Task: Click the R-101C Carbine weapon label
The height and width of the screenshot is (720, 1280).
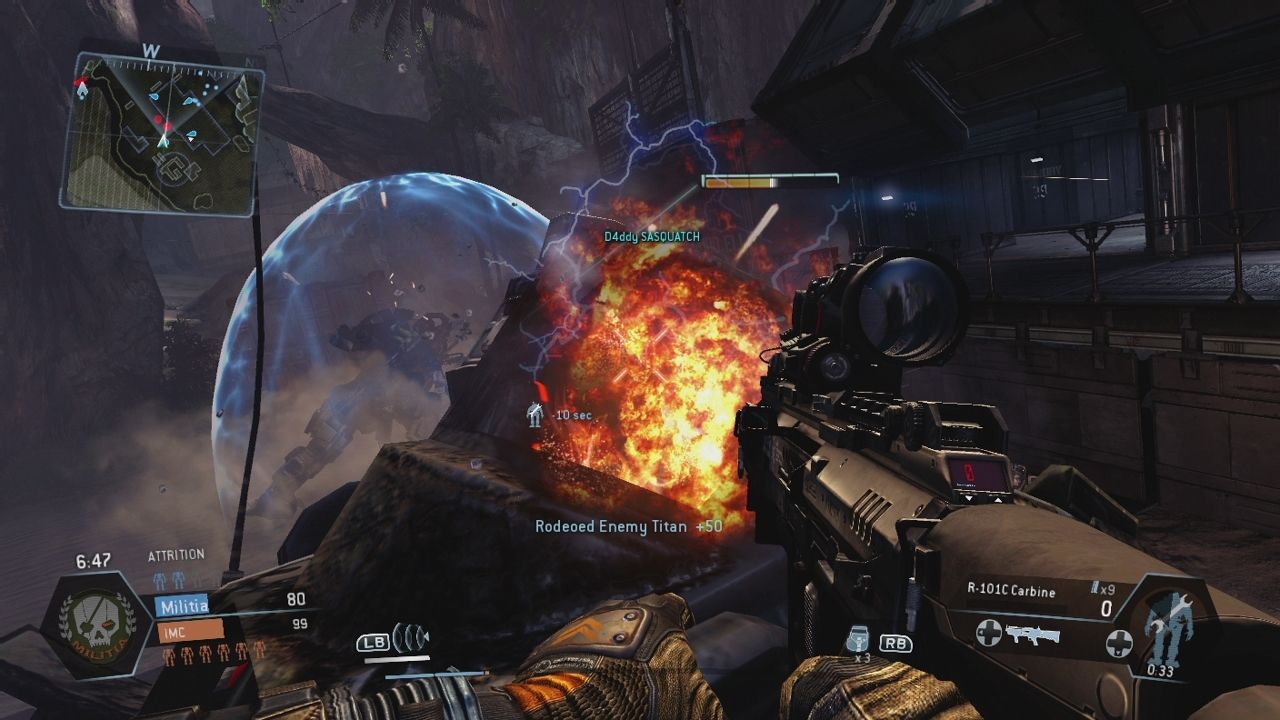Action: coord(1012,590)
